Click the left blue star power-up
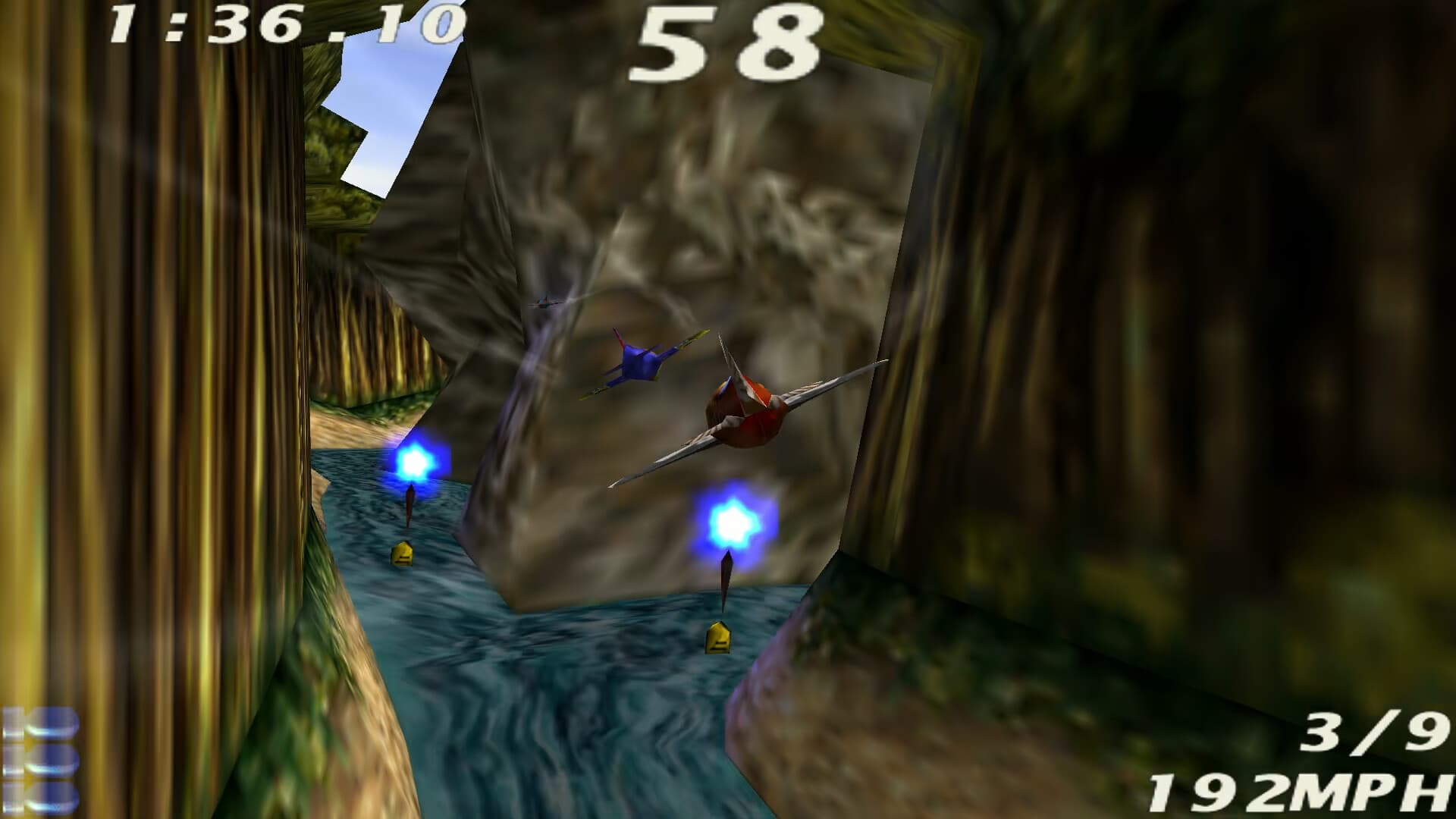This screenshot has width=1456, height=819. click(x=416, y=459)
